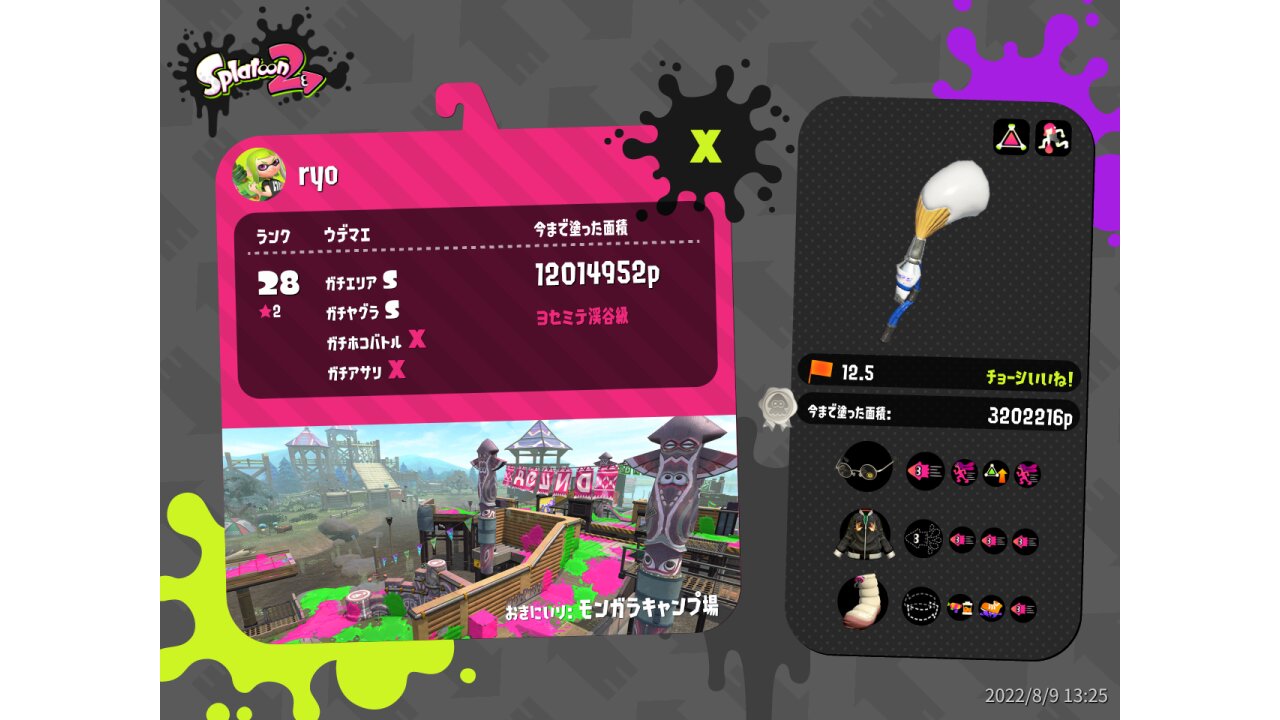Select the black jacket clothing slot
Screen dimensions: 1280x720
point(863,535)
